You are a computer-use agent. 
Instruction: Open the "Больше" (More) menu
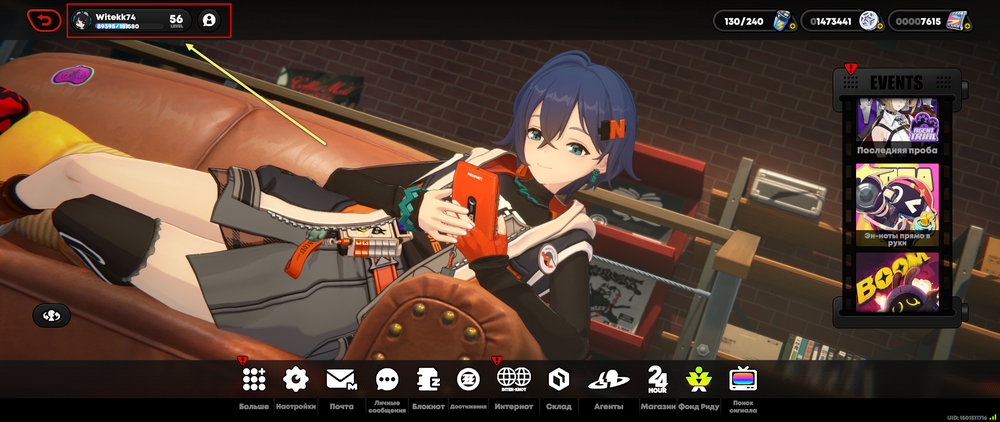click(x=254, y=379)
